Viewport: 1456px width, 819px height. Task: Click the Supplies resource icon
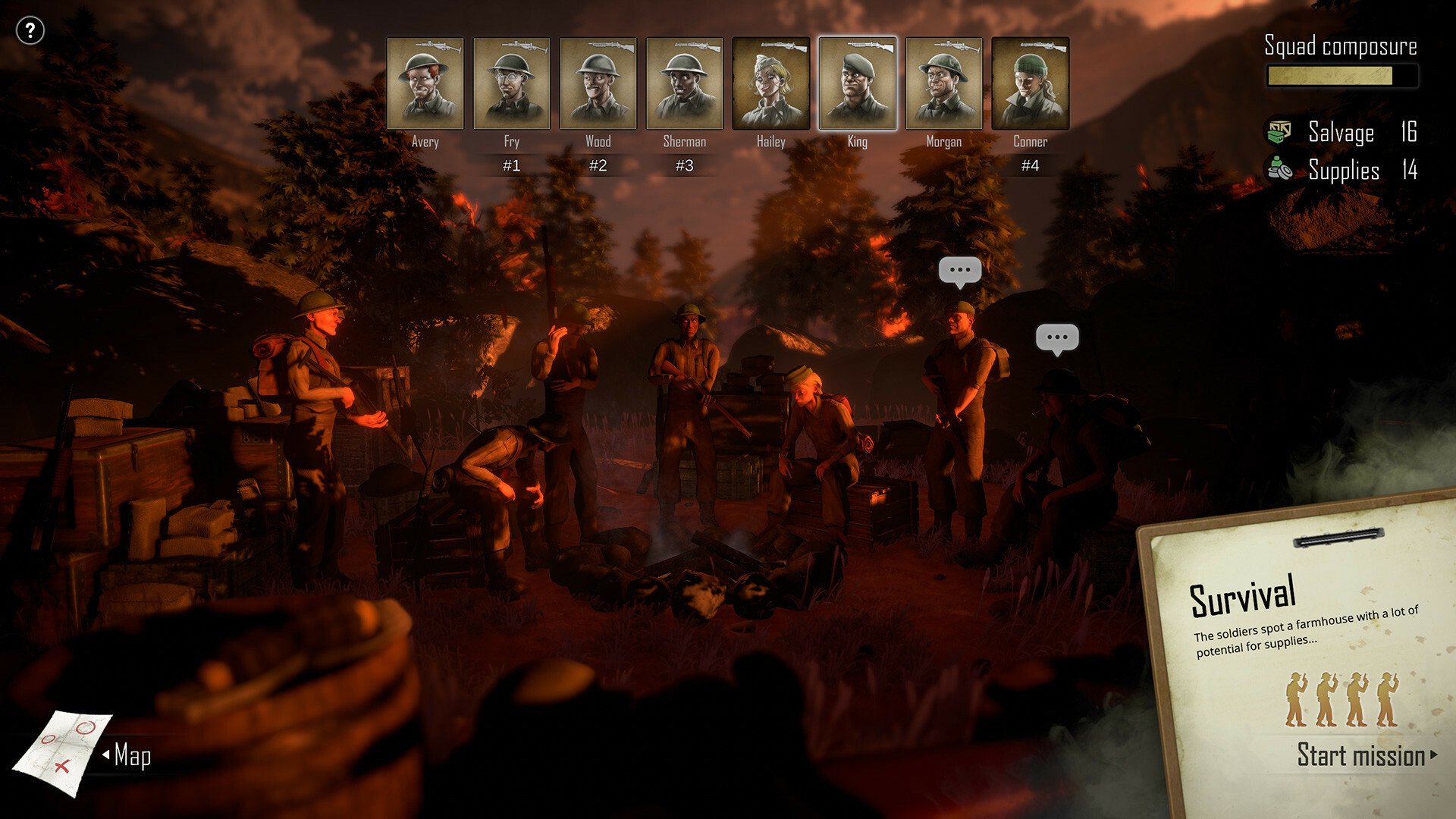pos(1280,169)
